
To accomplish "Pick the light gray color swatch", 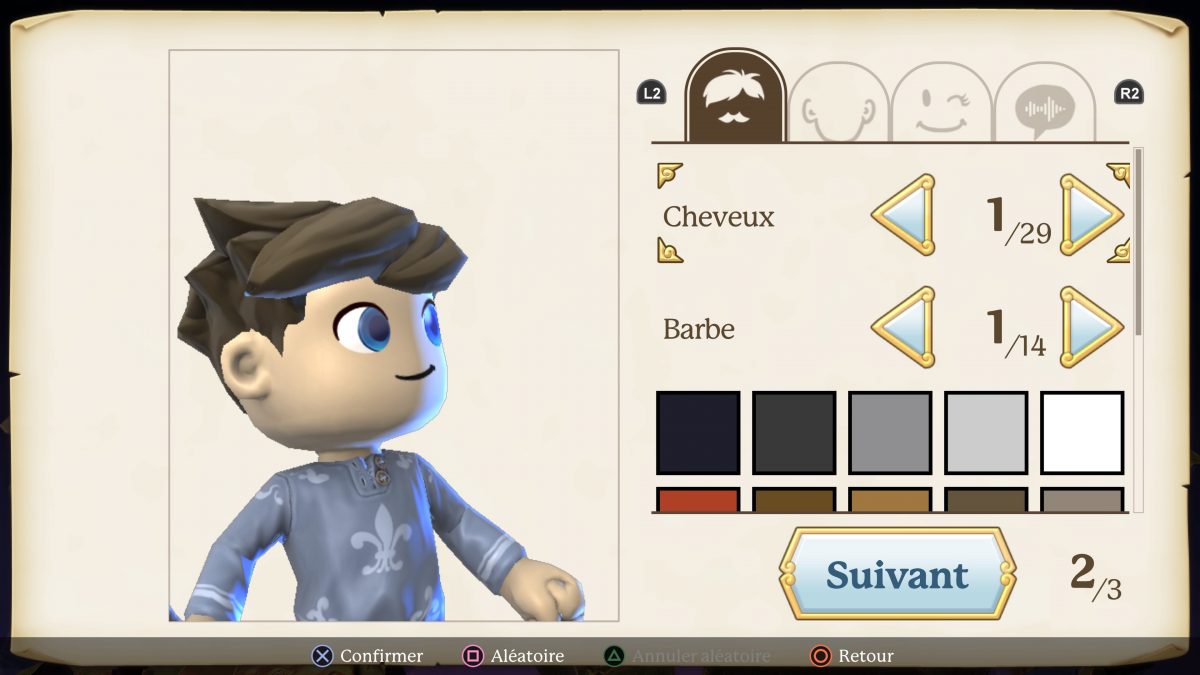I will click(986, 432).
